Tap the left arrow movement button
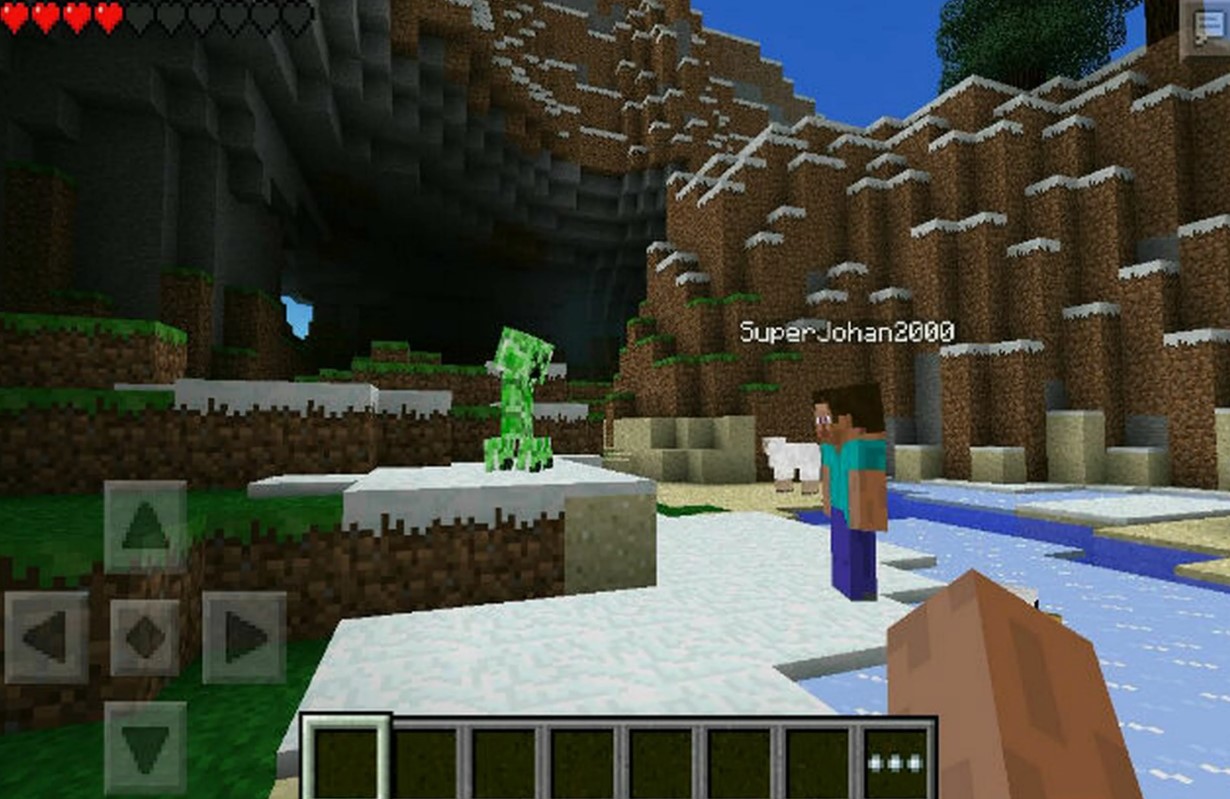 pos(46,637)
